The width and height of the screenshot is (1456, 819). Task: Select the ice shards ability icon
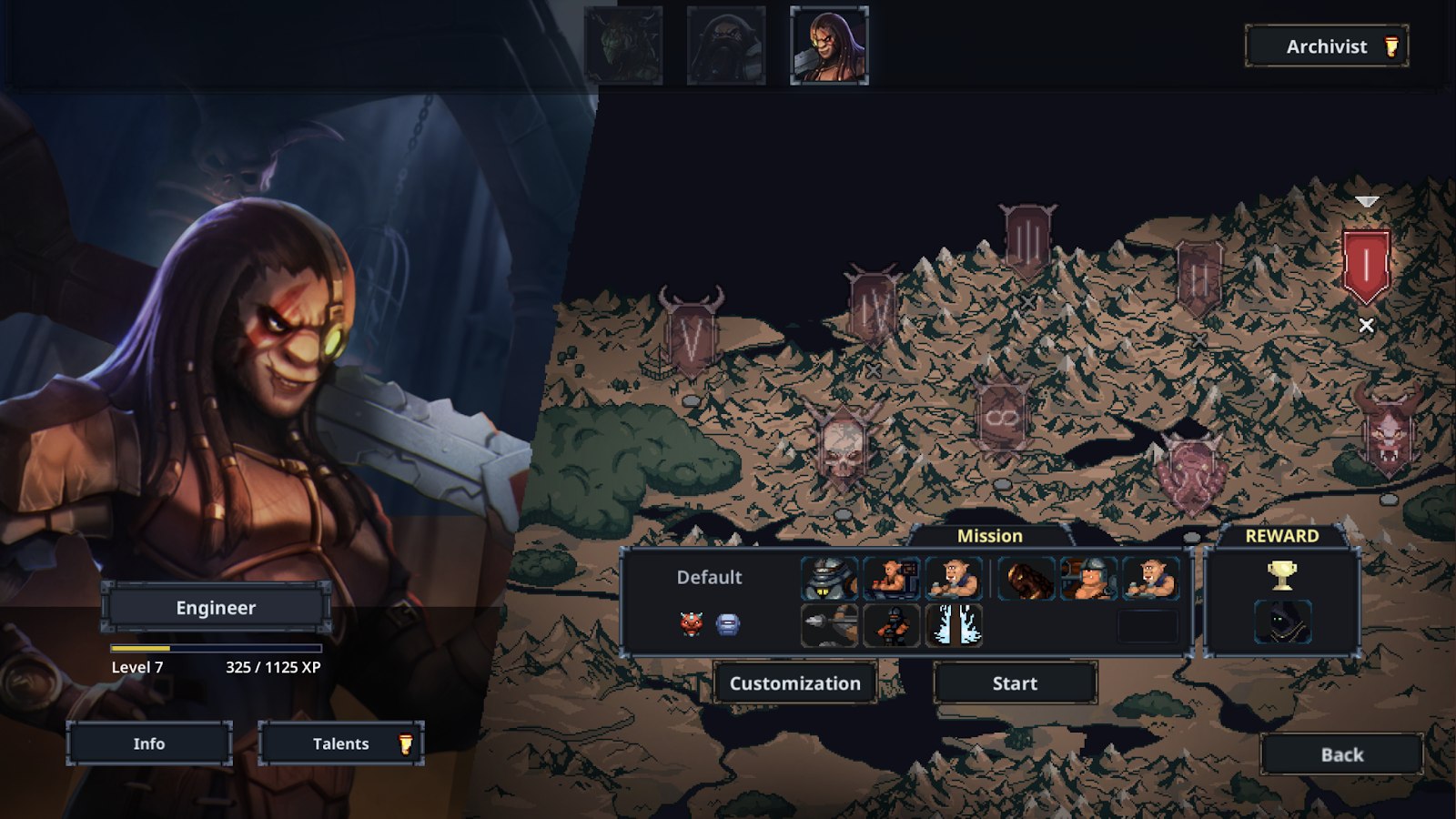[954, 625]
